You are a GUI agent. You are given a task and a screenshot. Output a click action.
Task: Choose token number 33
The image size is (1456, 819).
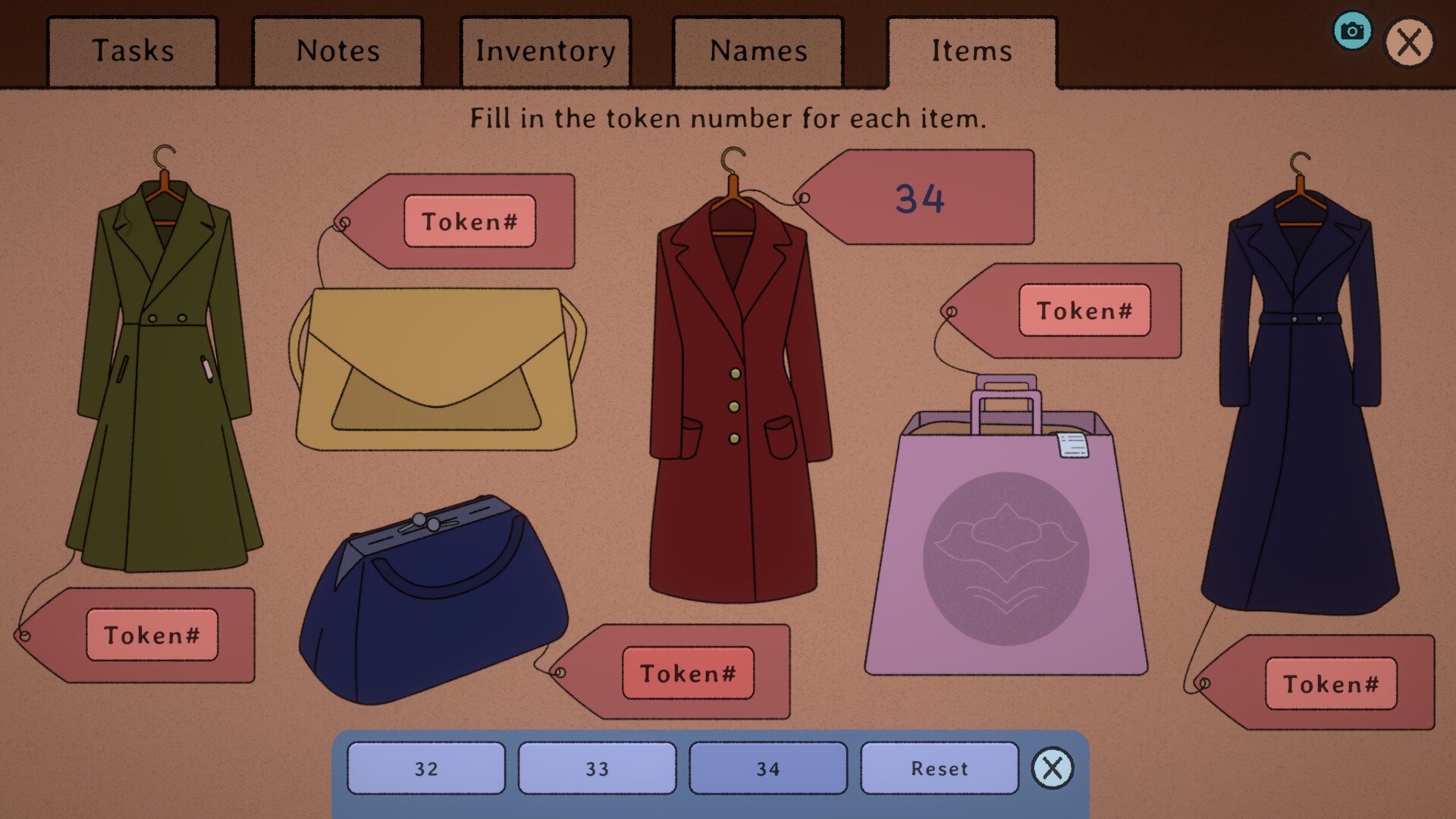pos(597,769)
